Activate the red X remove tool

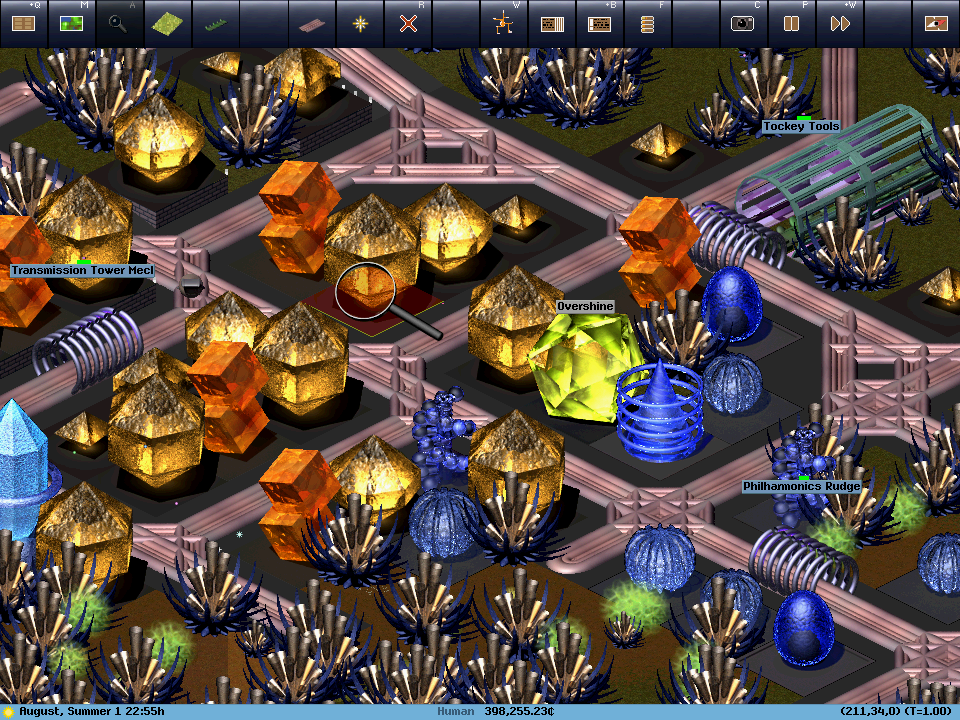[407, 24]
